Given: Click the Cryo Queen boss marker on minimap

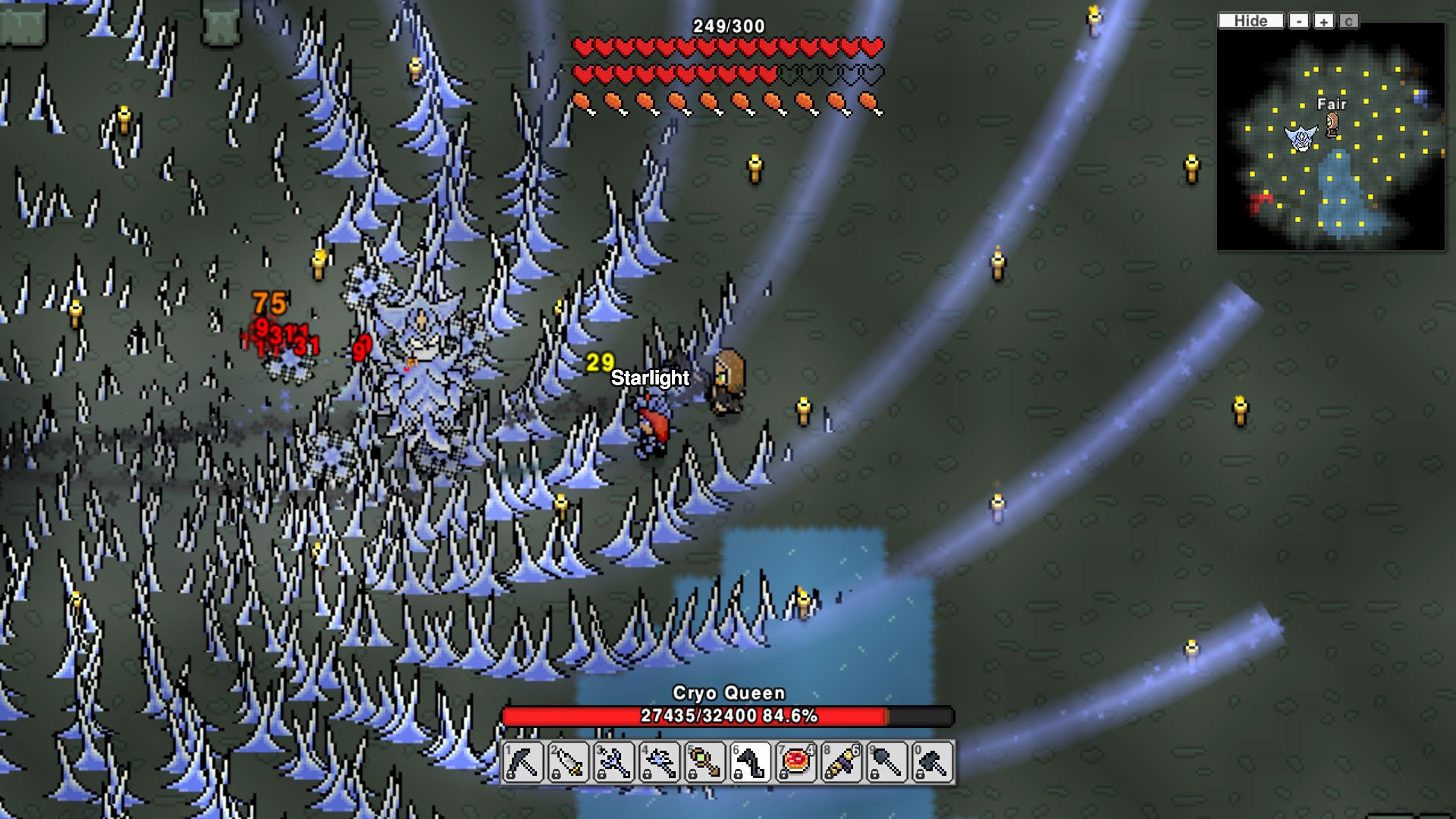Looking at the screenshot, I should click(1301, 138).
